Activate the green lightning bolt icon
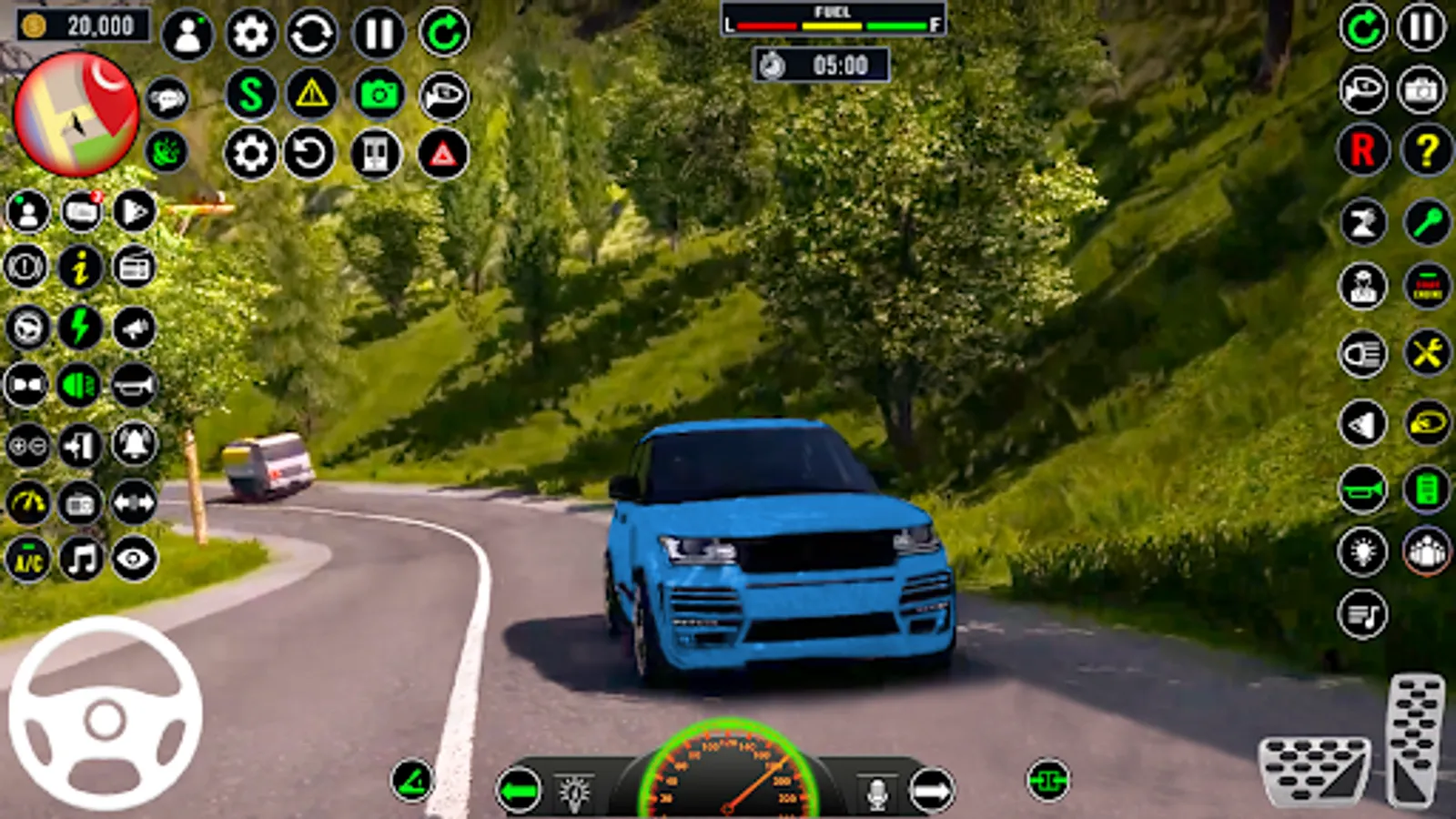The height and width of the screenshot is (819, 1456). (80, 328)
